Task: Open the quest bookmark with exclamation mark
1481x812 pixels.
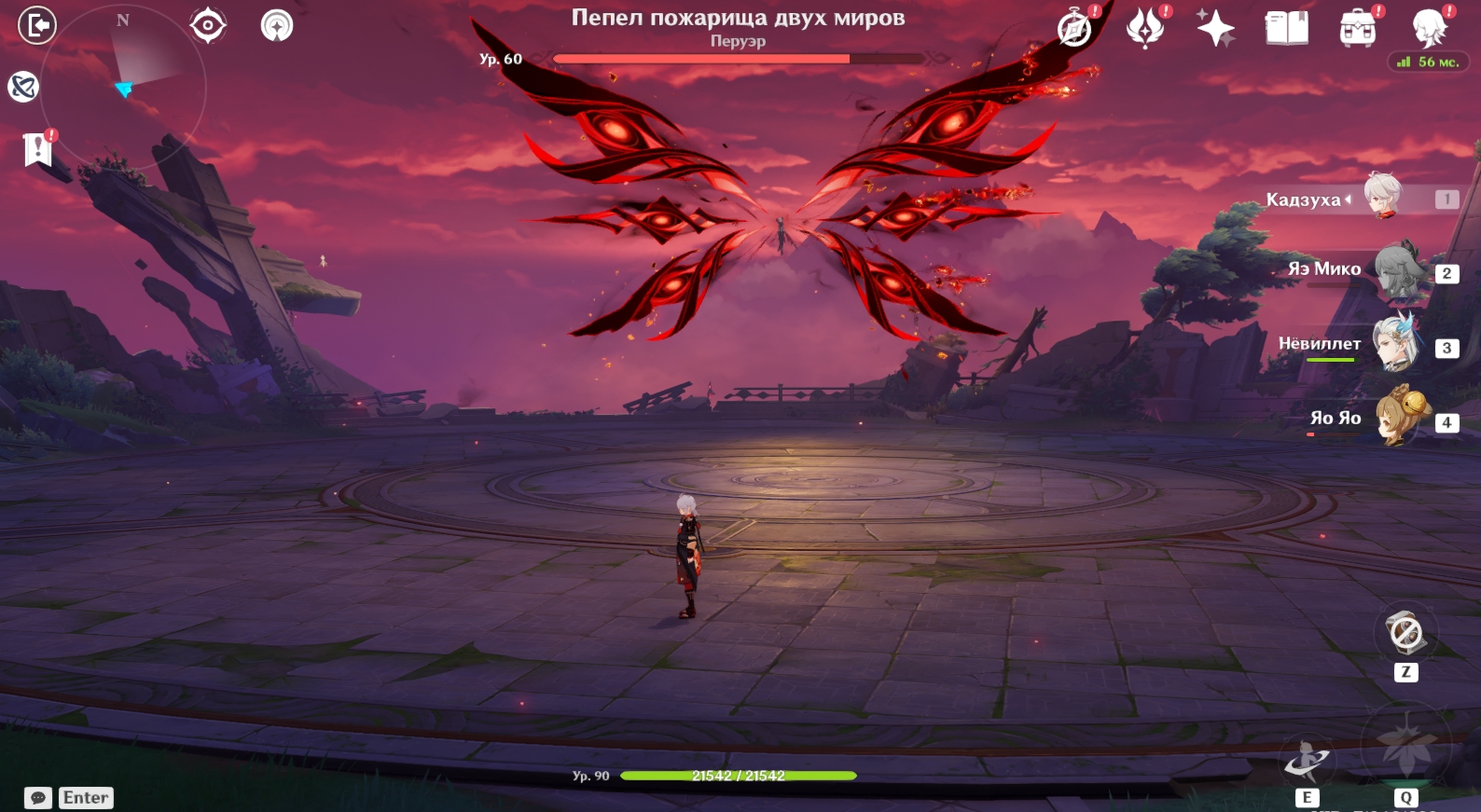Action: [x=37, y=148]
